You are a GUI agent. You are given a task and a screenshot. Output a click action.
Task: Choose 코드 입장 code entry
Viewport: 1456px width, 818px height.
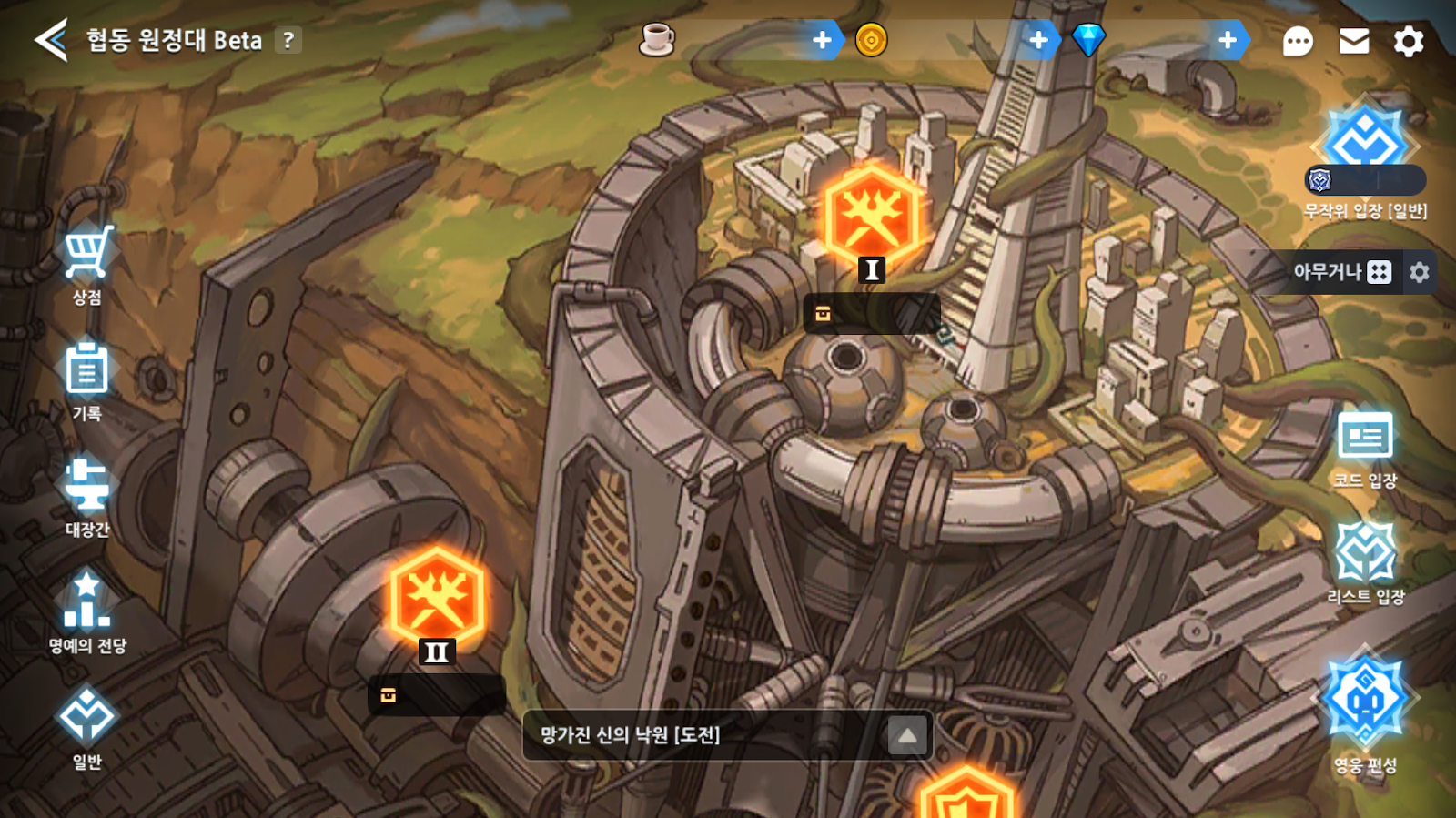[1365, 446]
